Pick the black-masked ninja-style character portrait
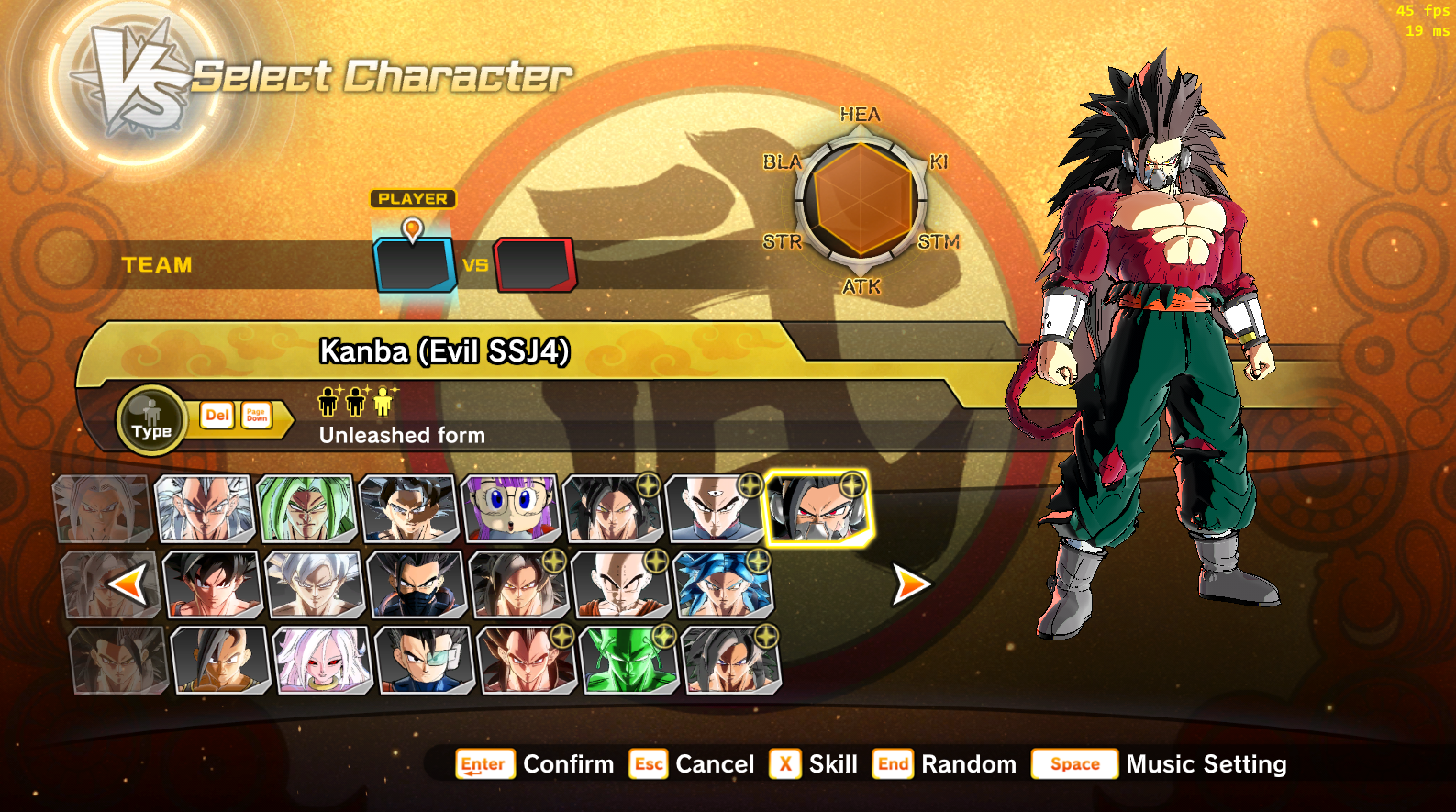1456x812 pixels. click(417, 584)
